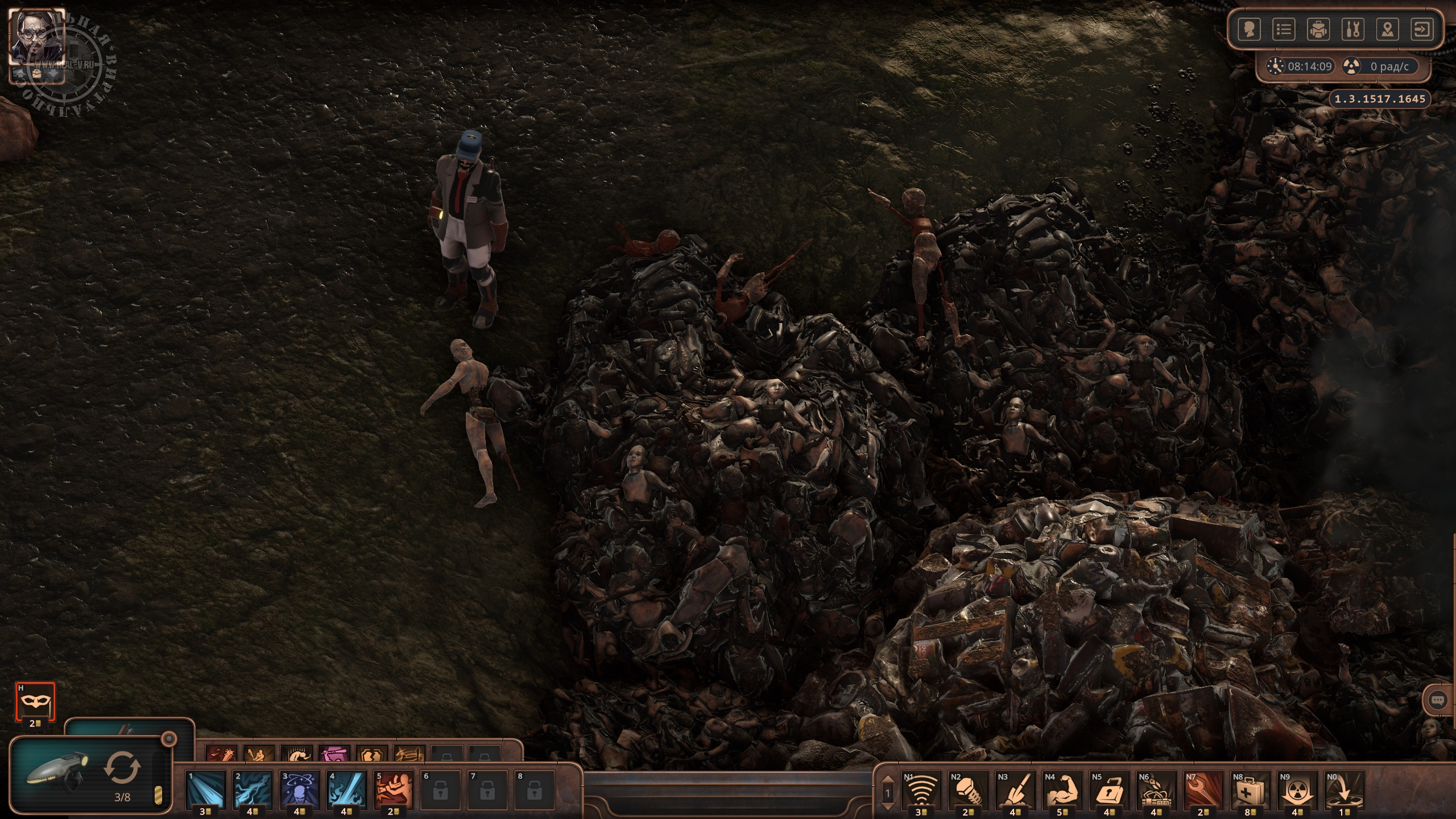Open the crafting tools menu
1456x819 pixels.
1353,30
